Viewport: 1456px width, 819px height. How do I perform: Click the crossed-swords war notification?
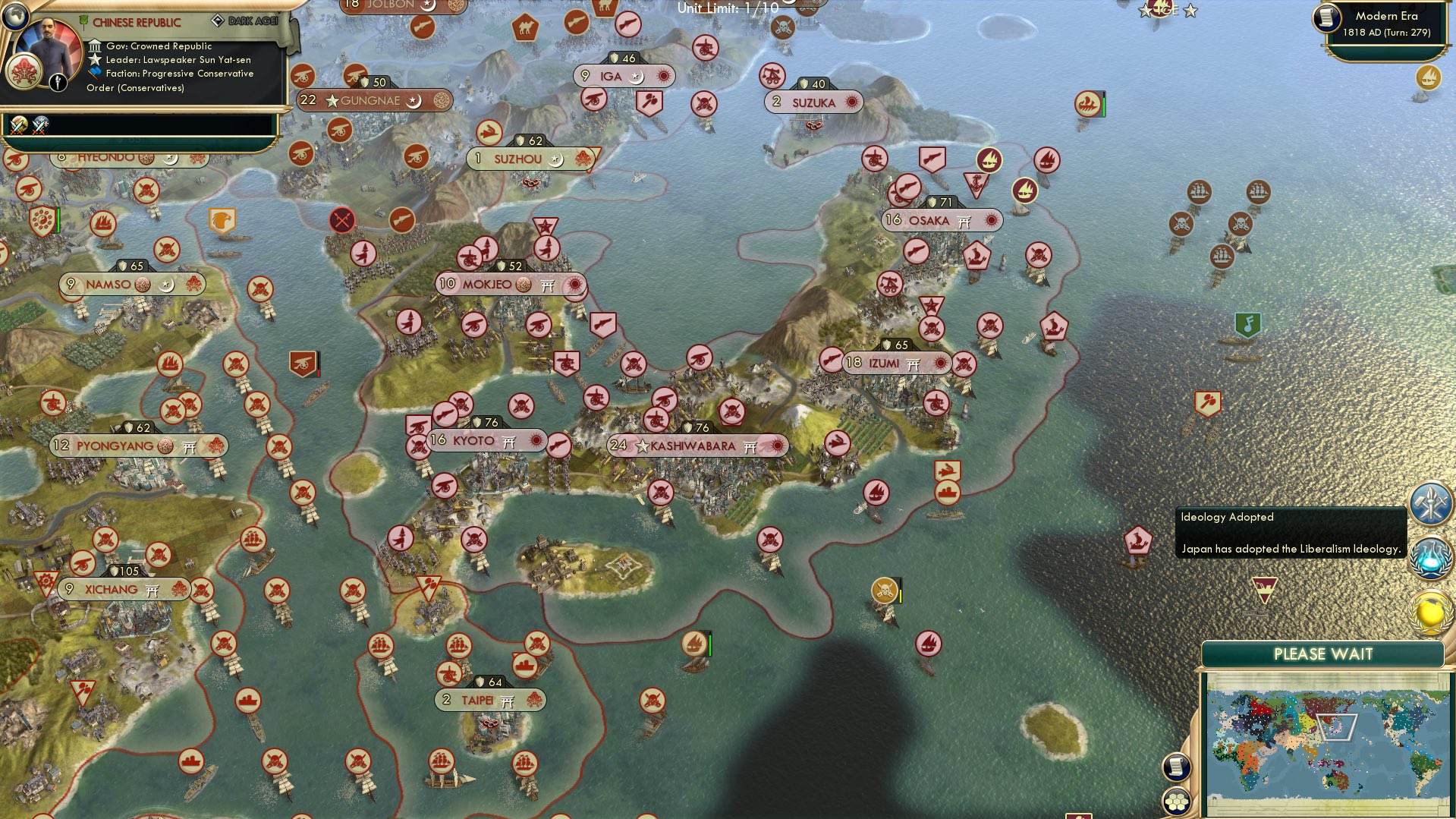click(18, 124)
